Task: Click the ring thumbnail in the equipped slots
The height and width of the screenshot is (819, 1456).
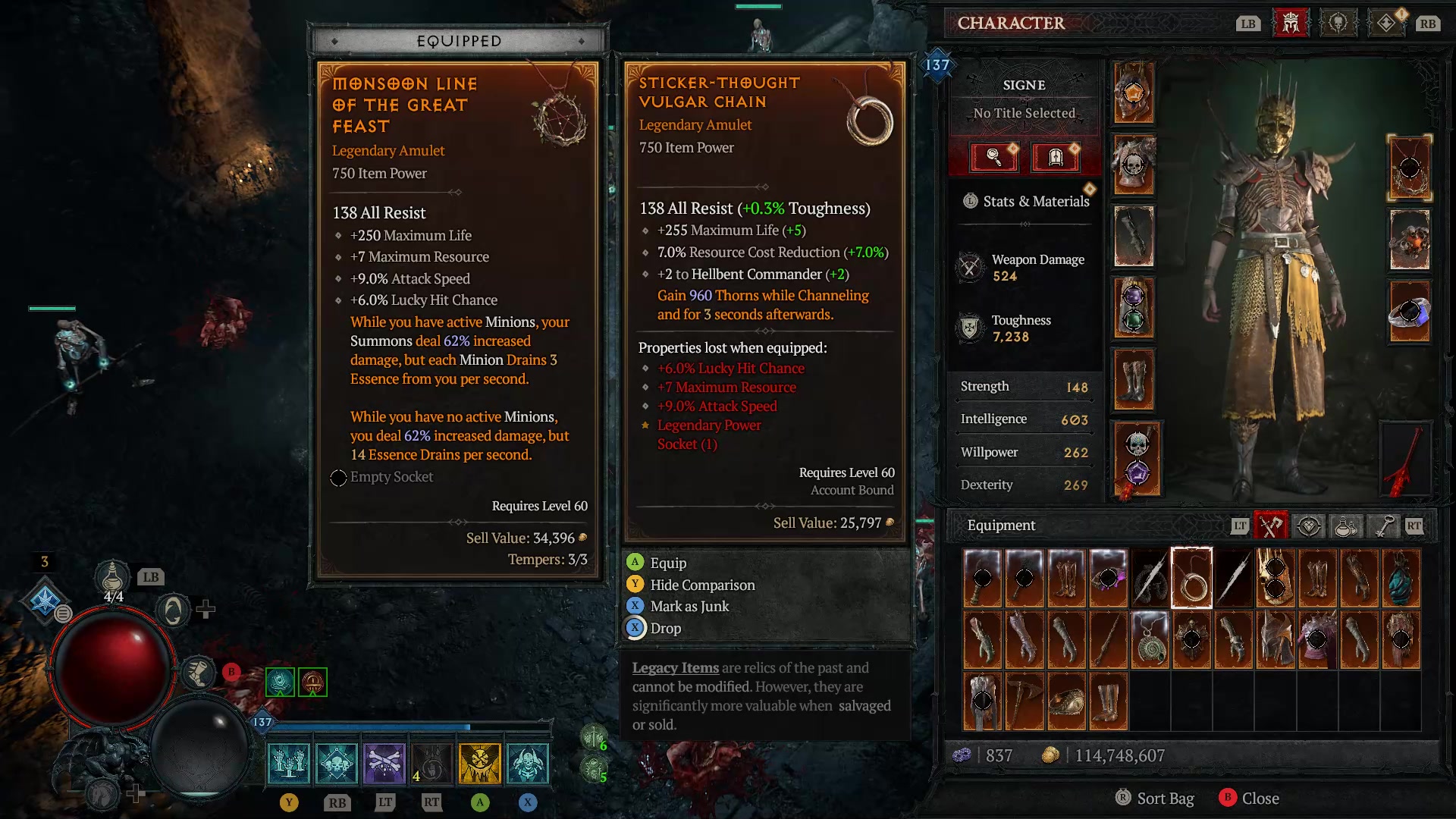Action: [1410, 311]
